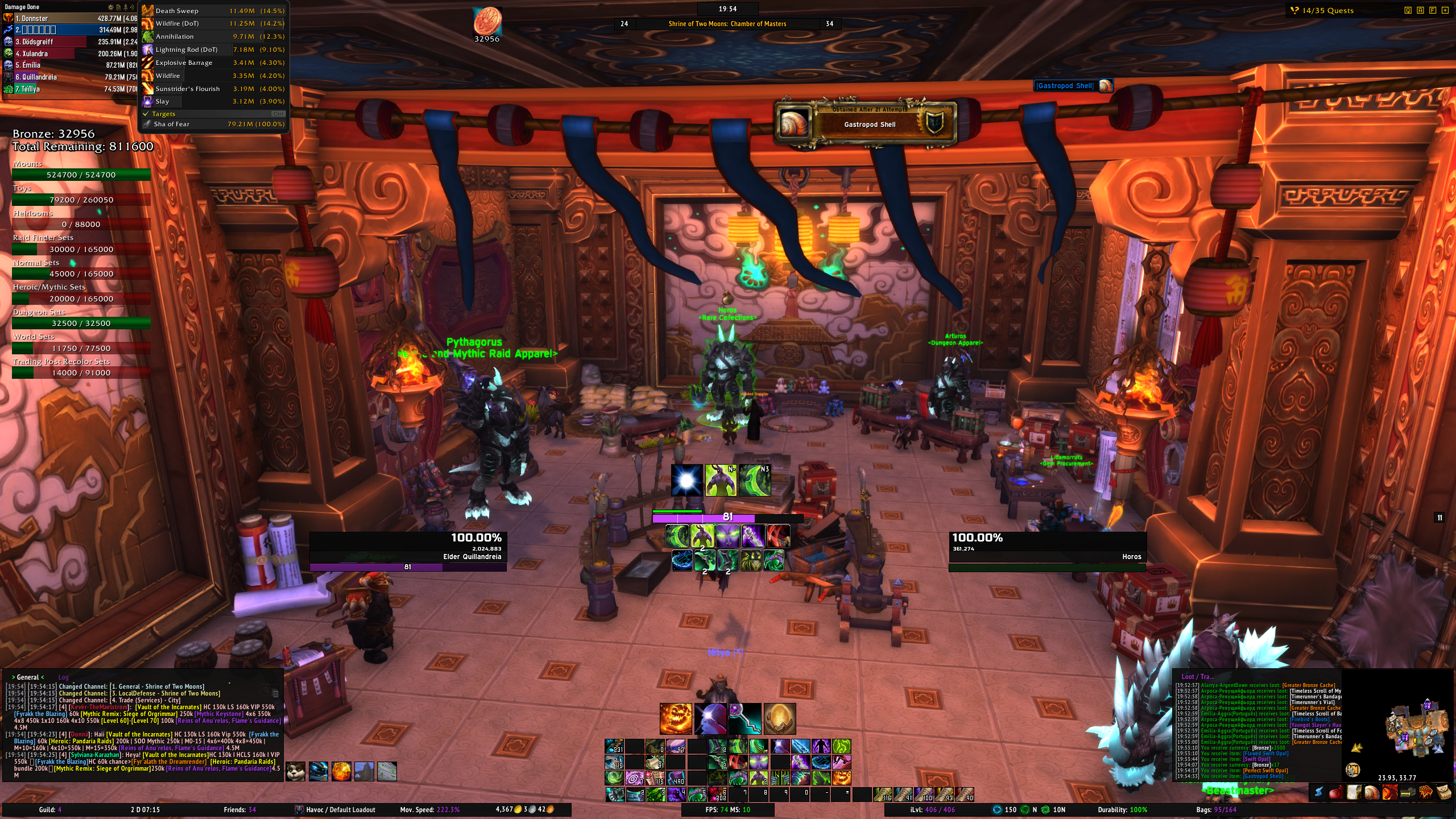Click the pandaren portrait icon by chat
Viewport: 1456px width, 819px height.
(296, 772)
